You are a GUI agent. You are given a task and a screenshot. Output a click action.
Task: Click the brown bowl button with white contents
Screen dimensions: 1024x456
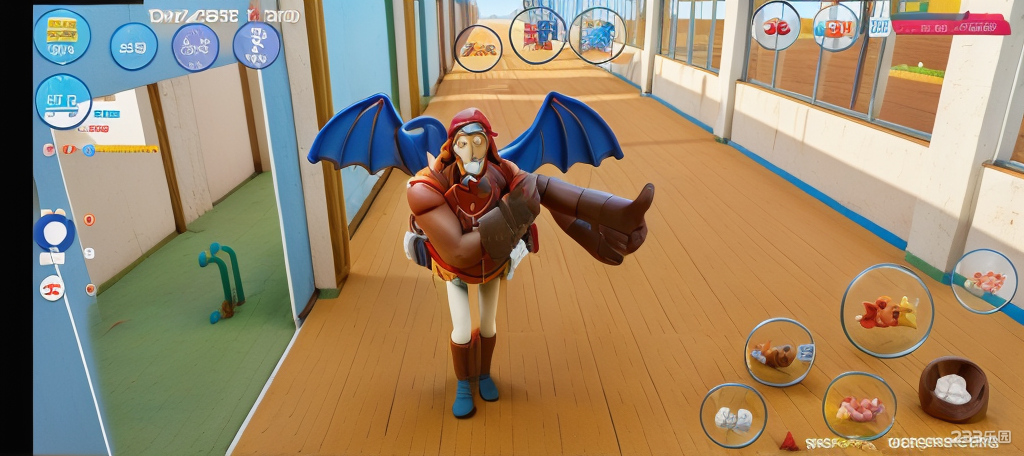[953, 388]
